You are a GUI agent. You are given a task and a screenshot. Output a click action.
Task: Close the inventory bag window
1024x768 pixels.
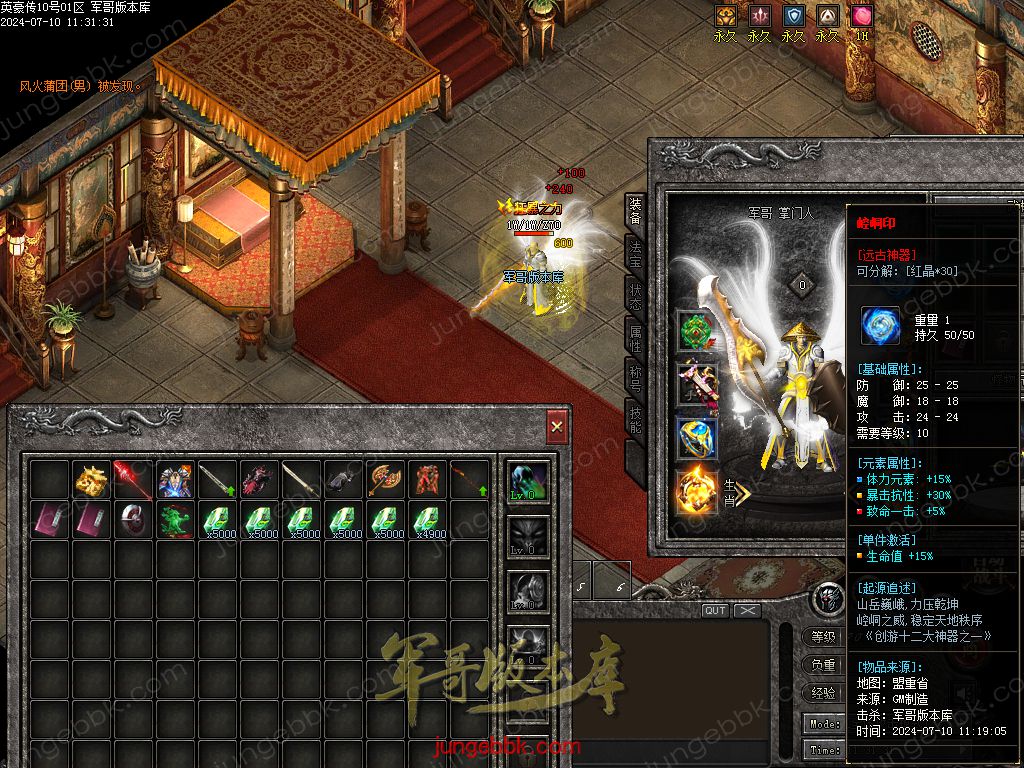tap(557, 427)
